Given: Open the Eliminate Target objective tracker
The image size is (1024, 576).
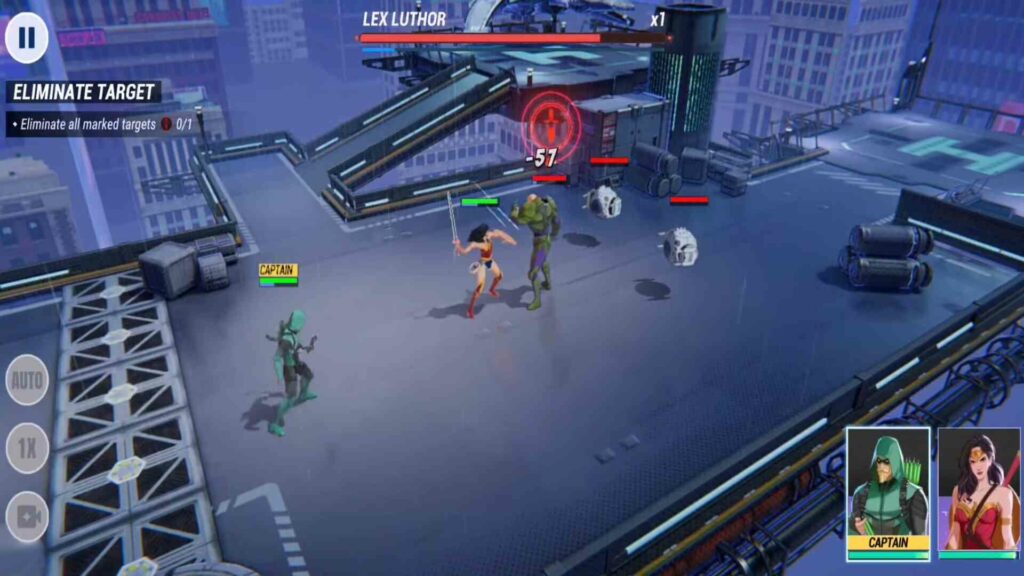Looking at the screenshot, I should coord(84,93).
